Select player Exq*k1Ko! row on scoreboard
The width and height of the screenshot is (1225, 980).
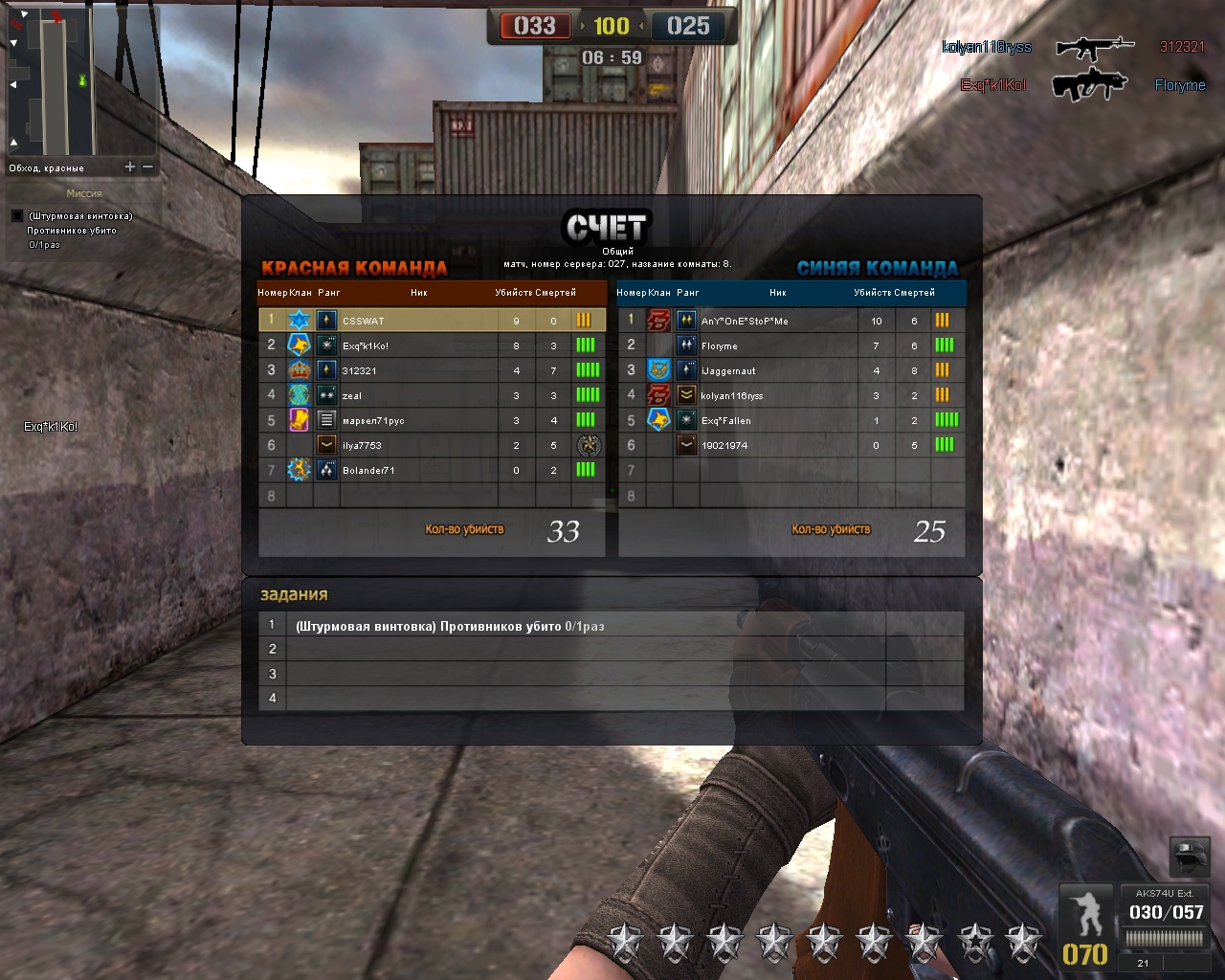[366, 345]
